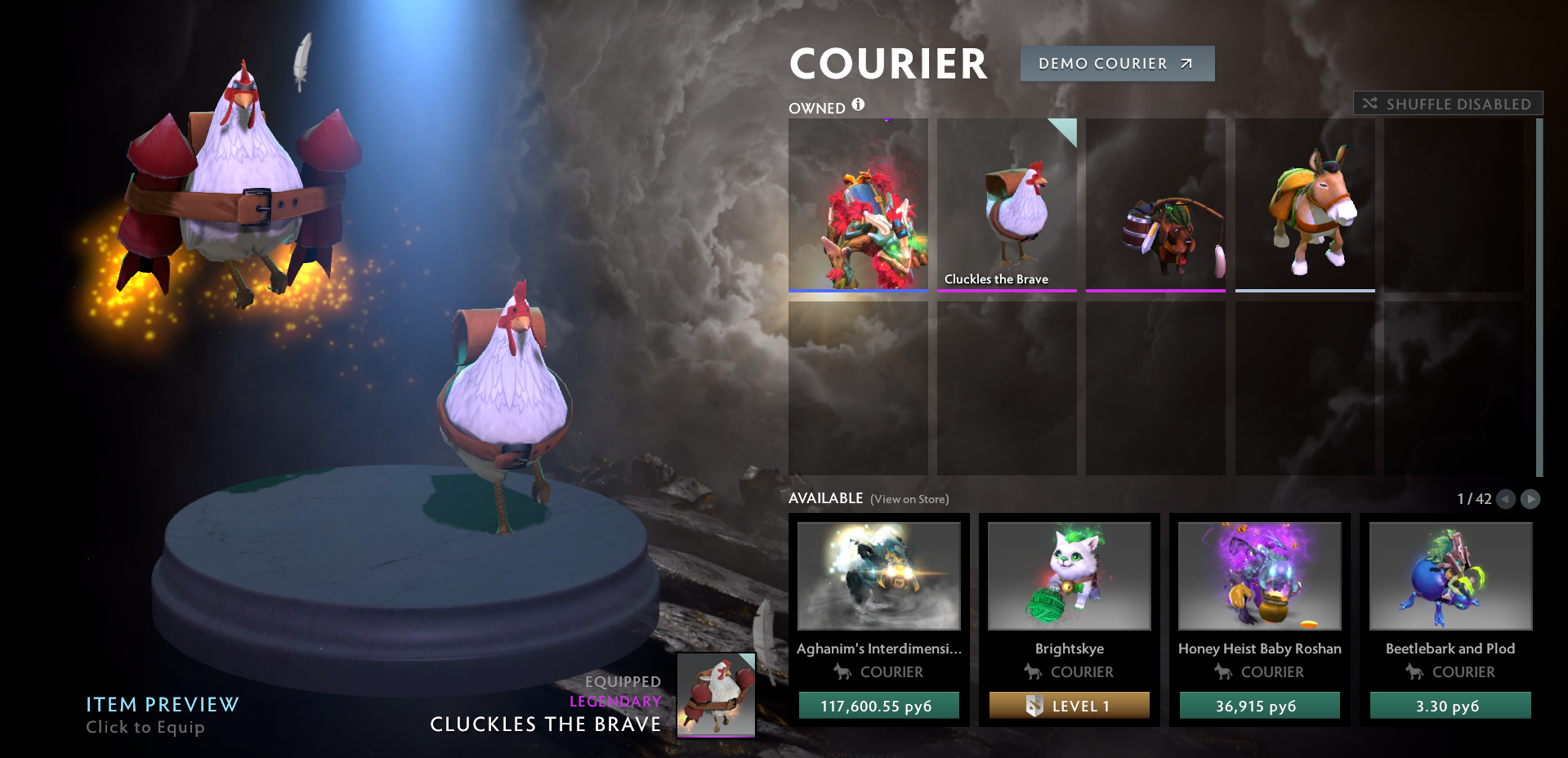1568x758 pixels.
Task: Click the shuffle icon beside SHUFFLE DISABLED
Action: [1369, 103]
